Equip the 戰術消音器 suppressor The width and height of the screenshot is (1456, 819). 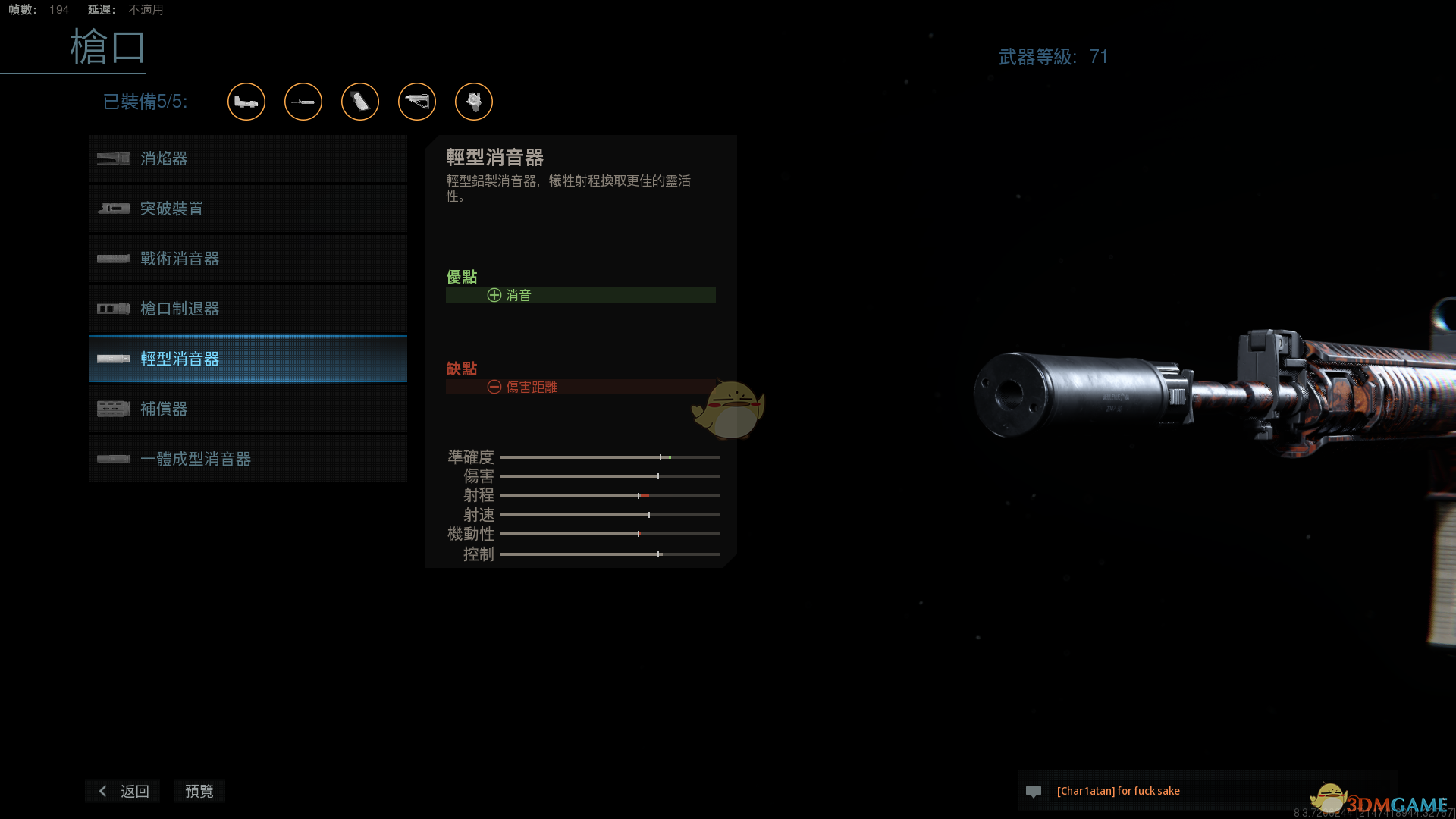[x=247, y=259]
